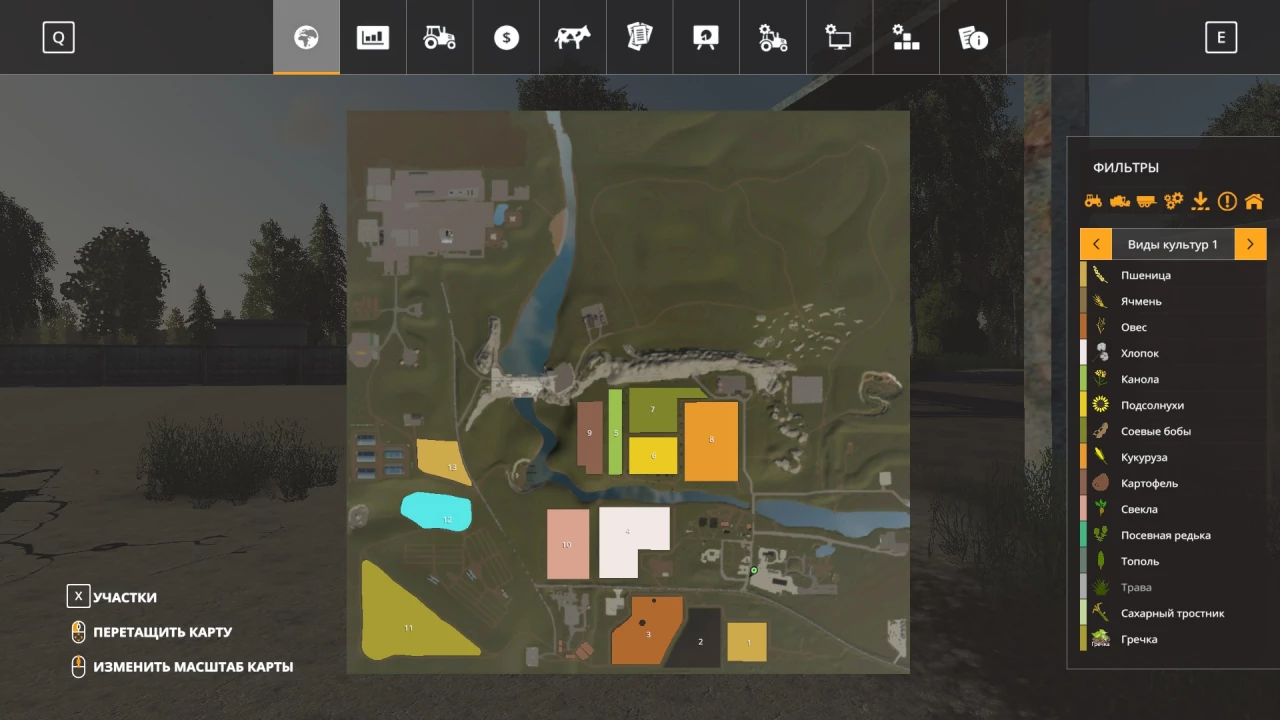Screen dimensions: 1280x720
Task: Open the Statistics tab icon
Action: tap(372, 37)
